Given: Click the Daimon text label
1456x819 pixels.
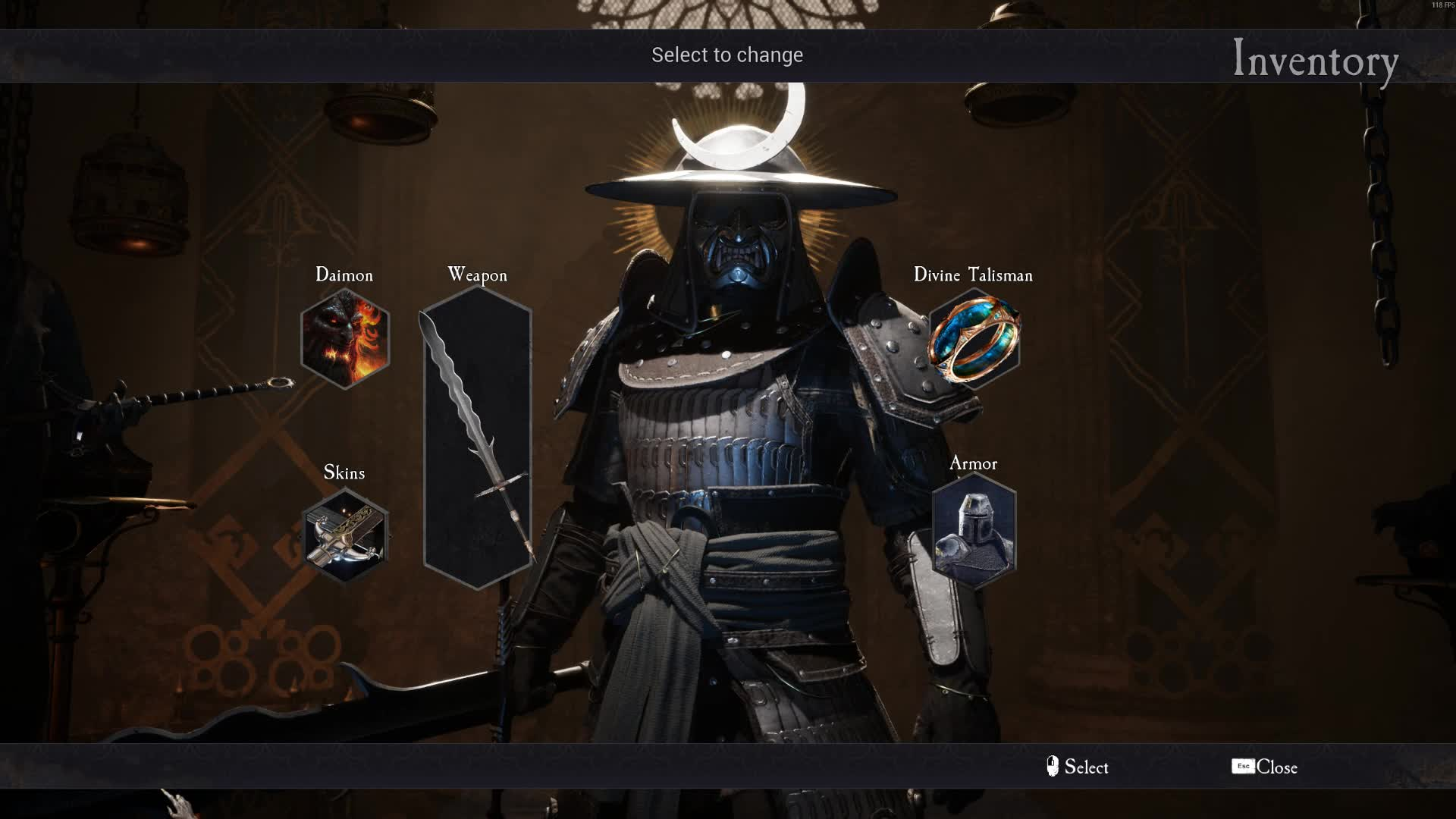Looking at the screenshot, I should (345, 275).
